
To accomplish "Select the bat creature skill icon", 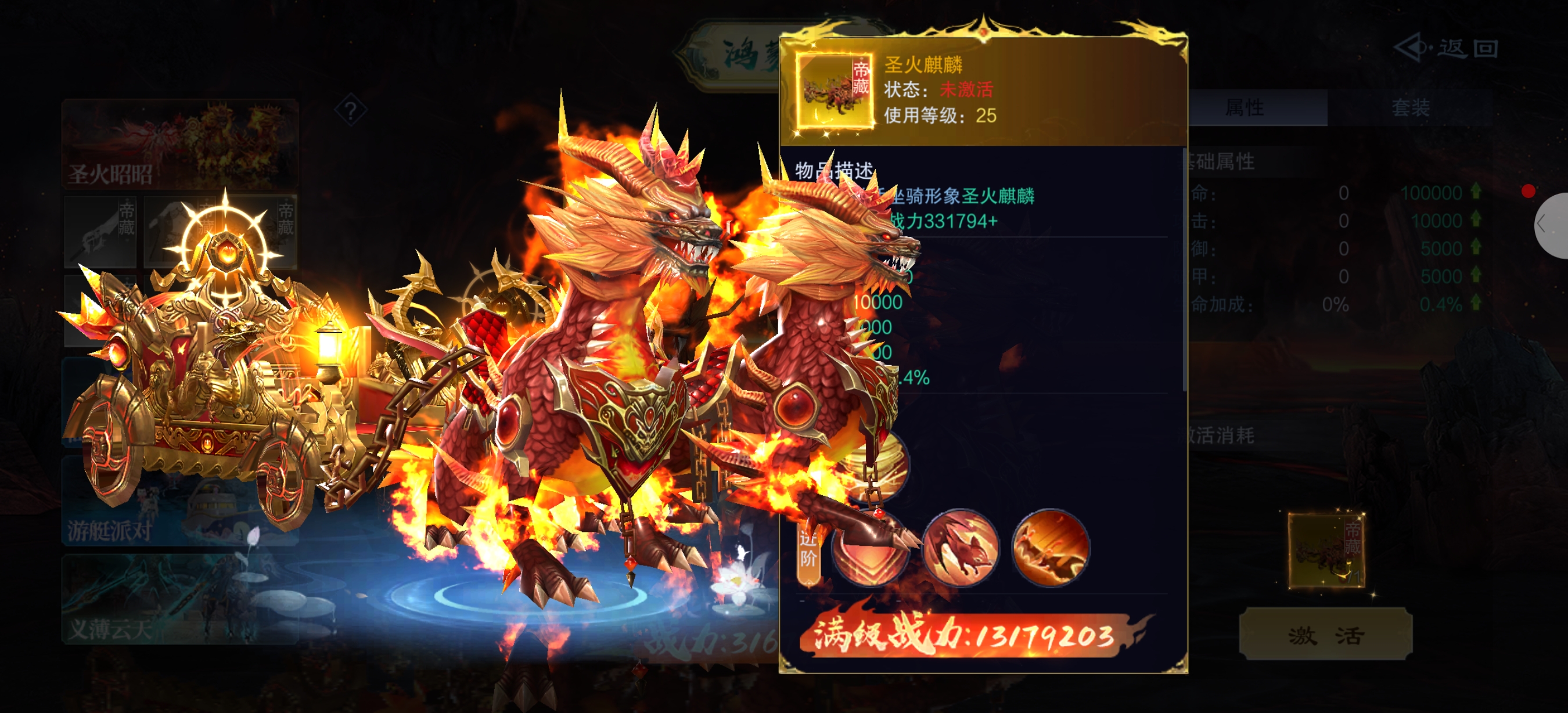I will 960,548.
